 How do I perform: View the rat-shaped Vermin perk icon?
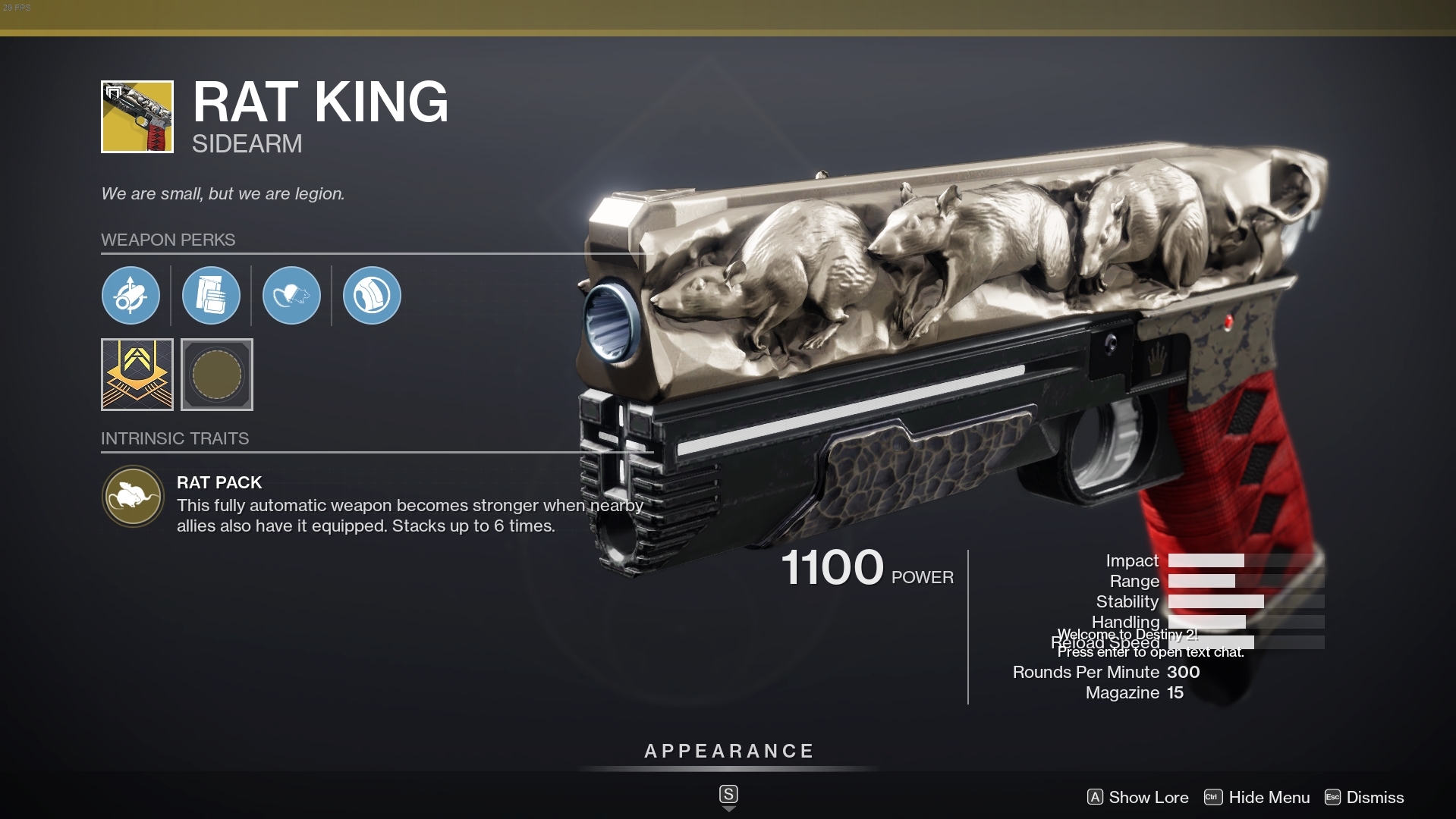click(x=292, y=296)
